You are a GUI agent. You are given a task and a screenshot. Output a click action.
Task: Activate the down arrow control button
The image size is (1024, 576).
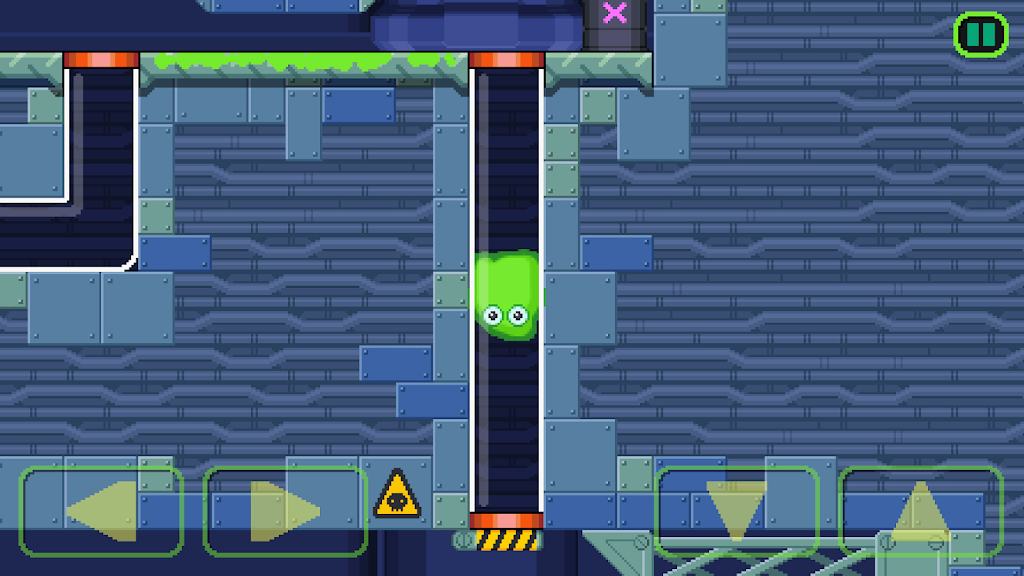736,511
